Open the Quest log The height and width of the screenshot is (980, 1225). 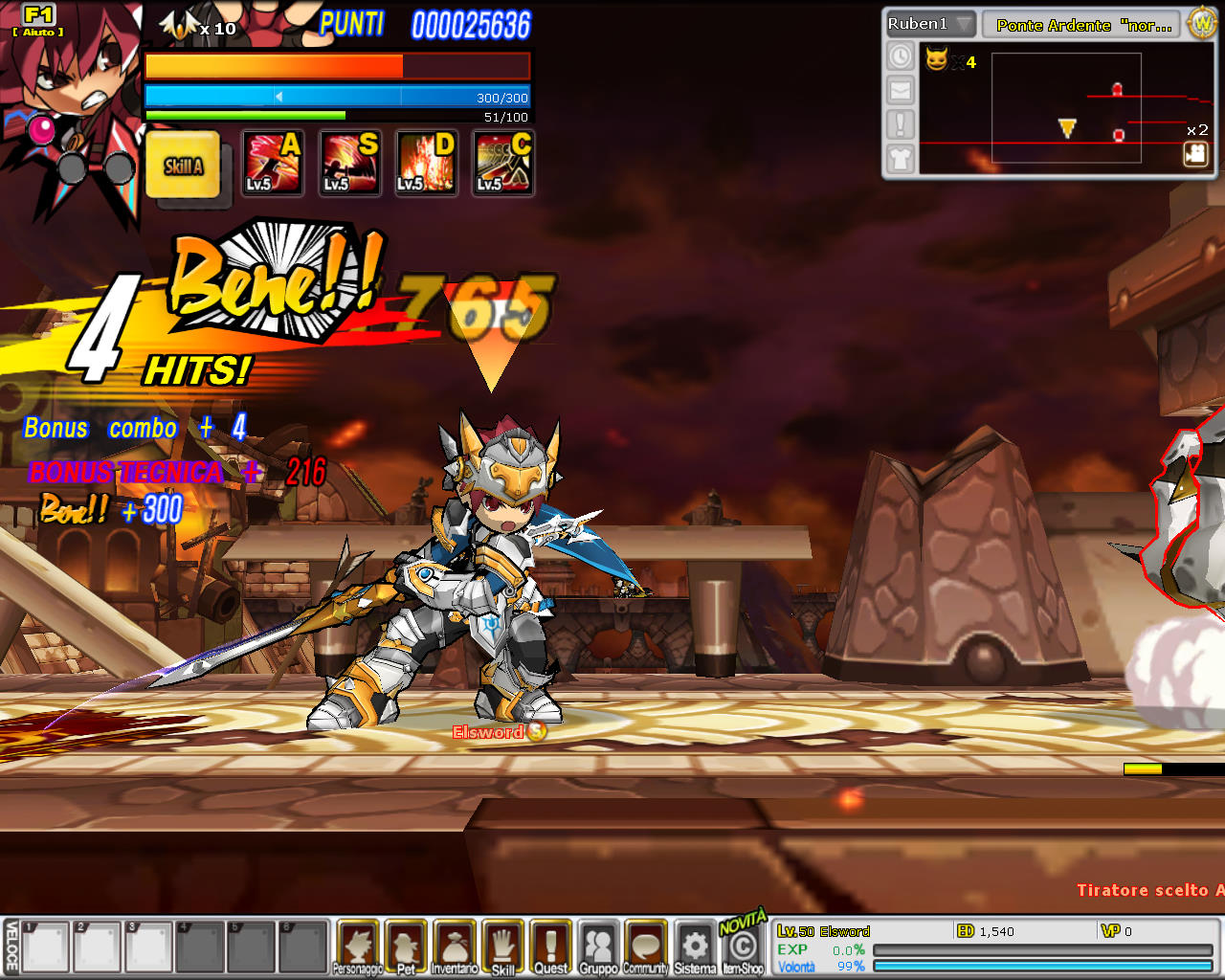[550, 947]
